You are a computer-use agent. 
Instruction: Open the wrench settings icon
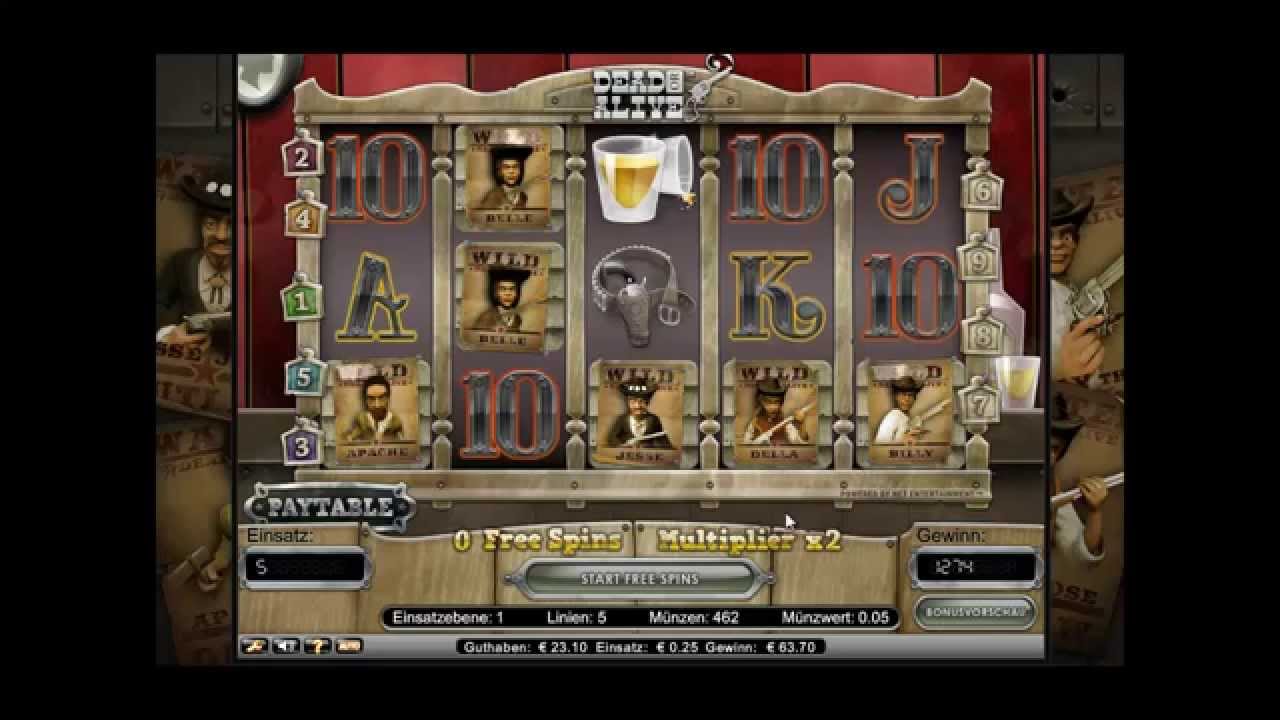pyautogui.click(x=256, y=646)
